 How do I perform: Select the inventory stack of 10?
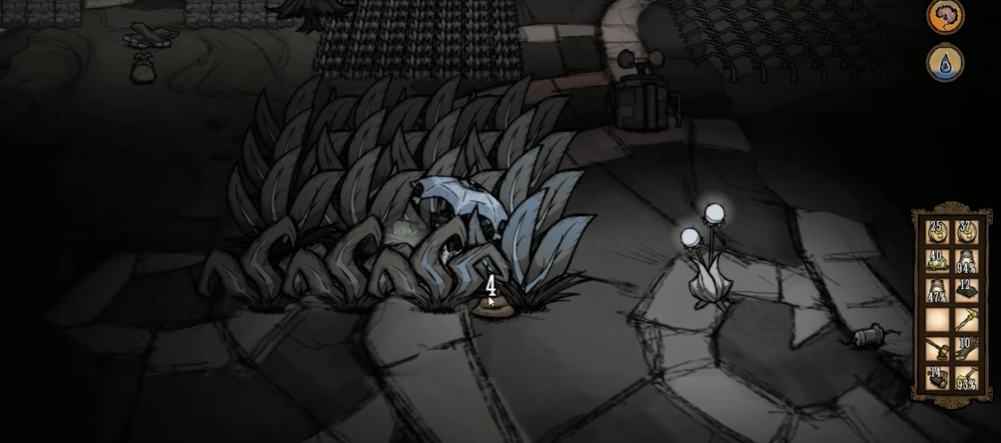coord(966,350)
